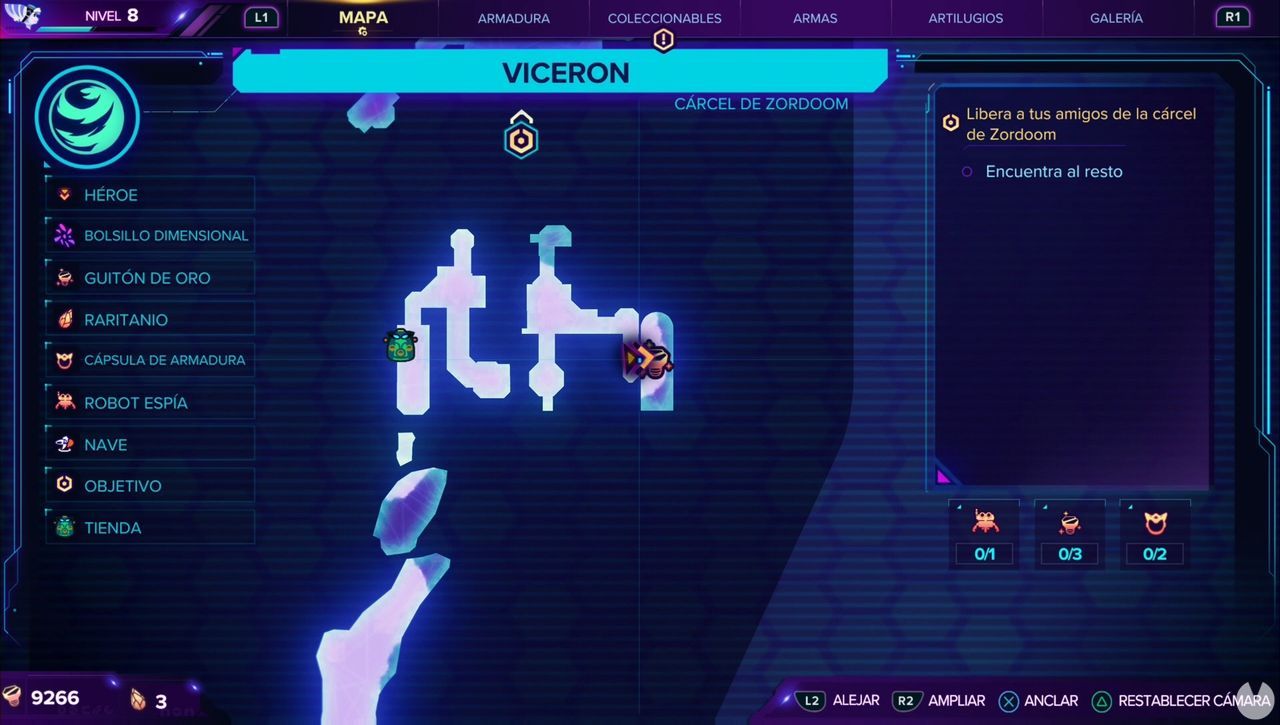
Task: Select the Encuentra al resto objective circle
Action: click(x=966, y=172)
